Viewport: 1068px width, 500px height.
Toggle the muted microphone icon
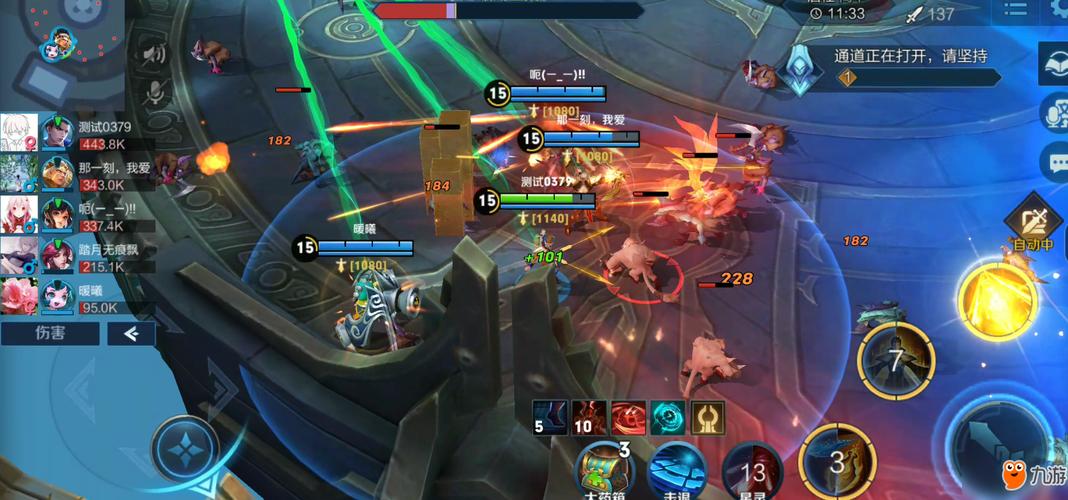pos(153,92)
